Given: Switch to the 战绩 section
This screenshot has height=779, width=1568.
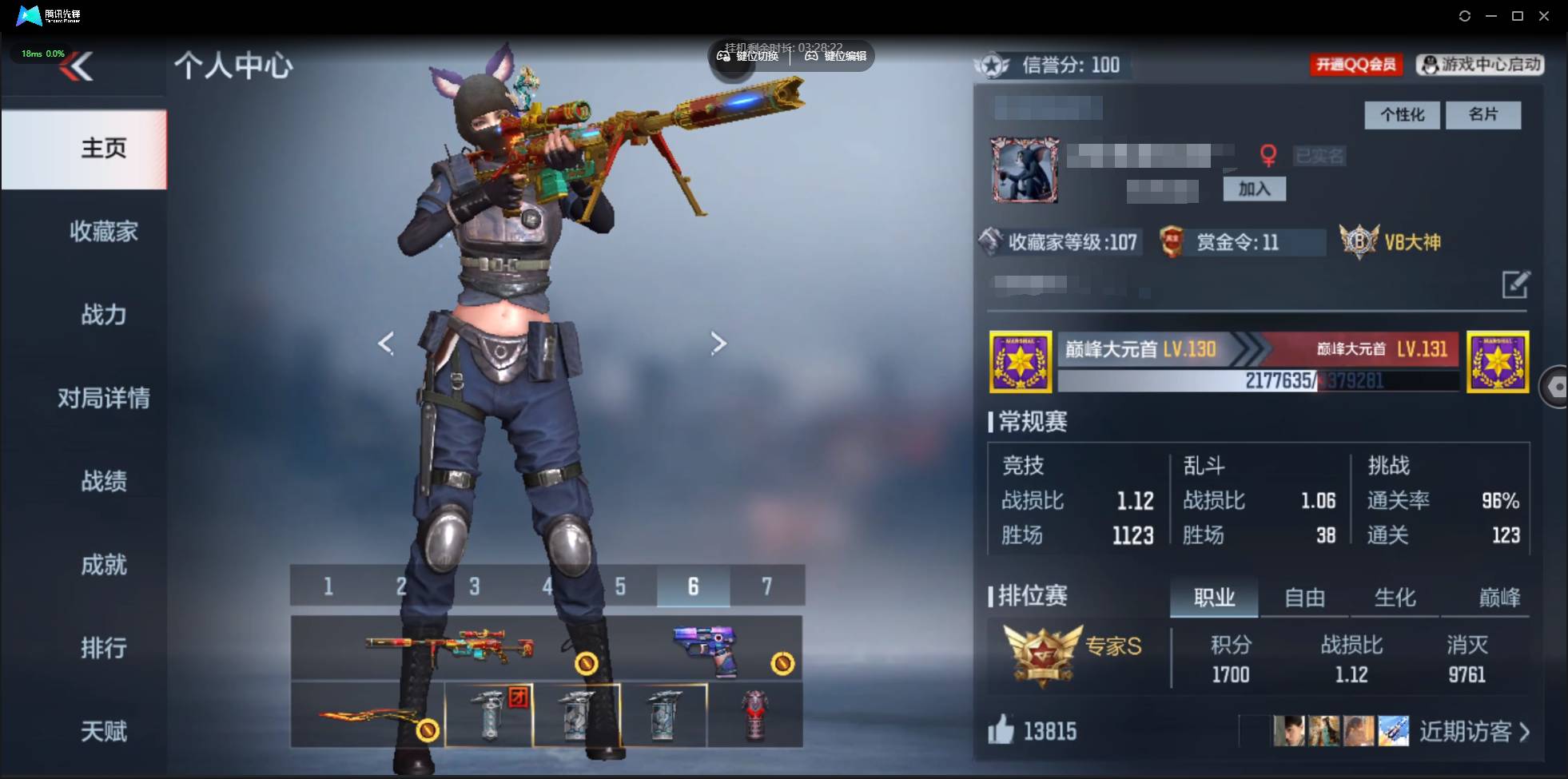Looking at the screenshot, I should point(103,481).
